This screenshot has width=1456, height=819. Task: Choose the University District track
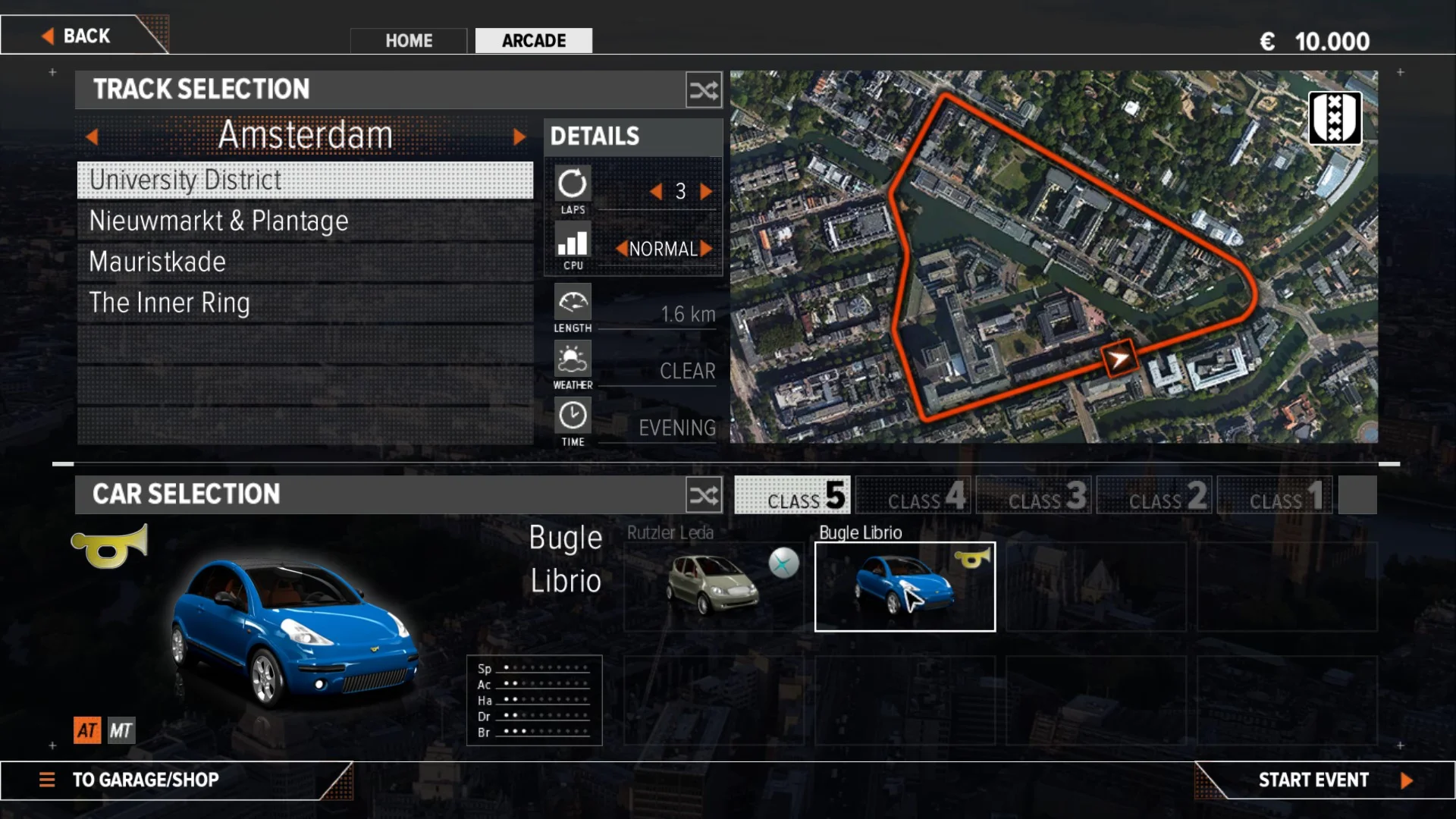click(305, 180)
